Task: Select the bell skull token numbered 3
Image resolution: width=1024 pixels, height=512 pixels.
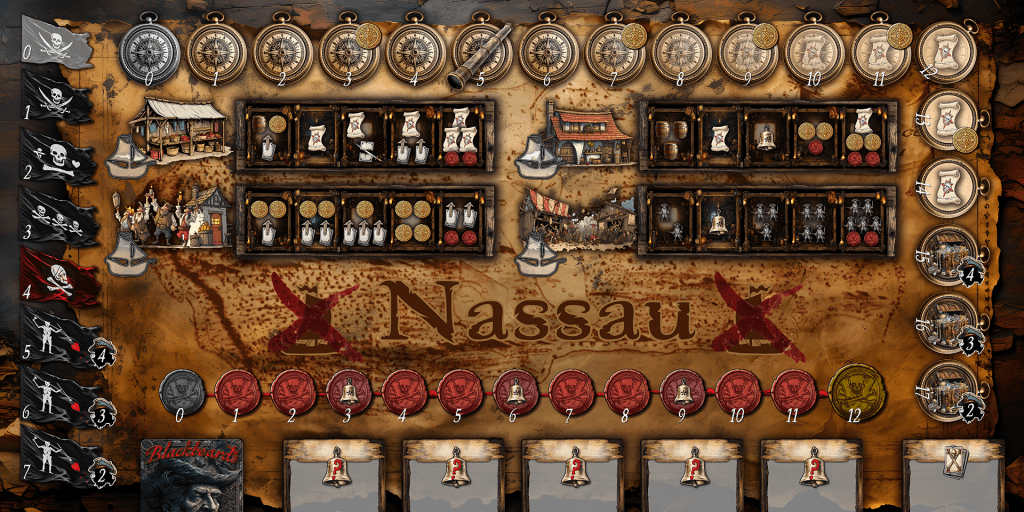Action: point(350,391)
